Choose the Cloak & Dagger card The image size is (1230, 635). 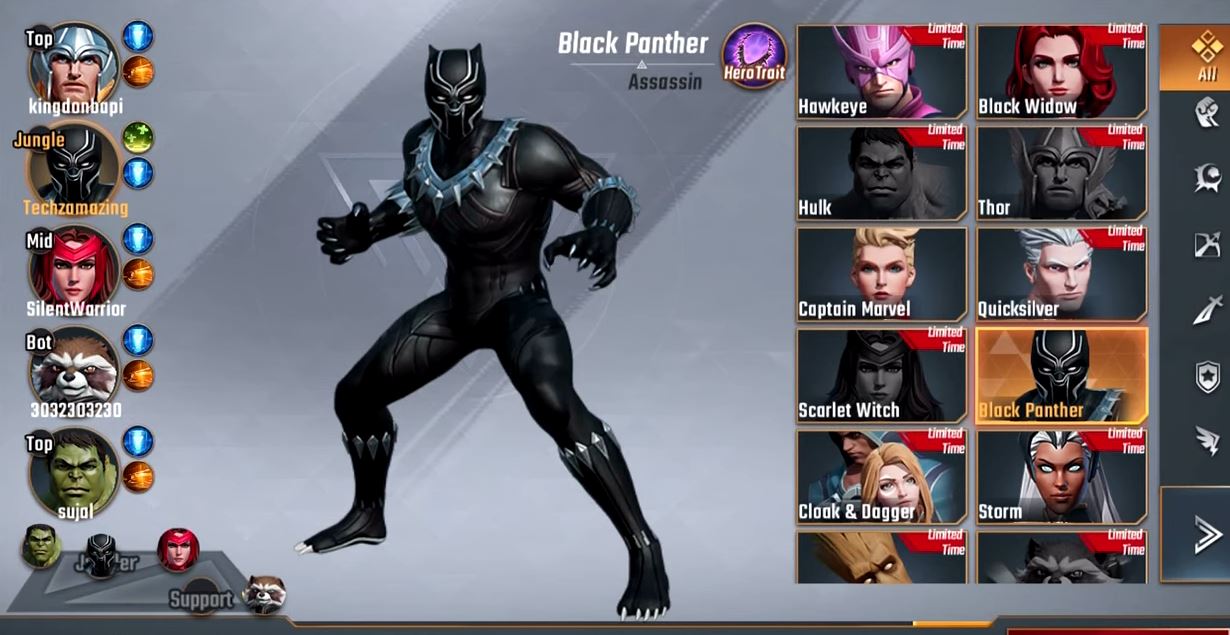click(x=881, y=477)
